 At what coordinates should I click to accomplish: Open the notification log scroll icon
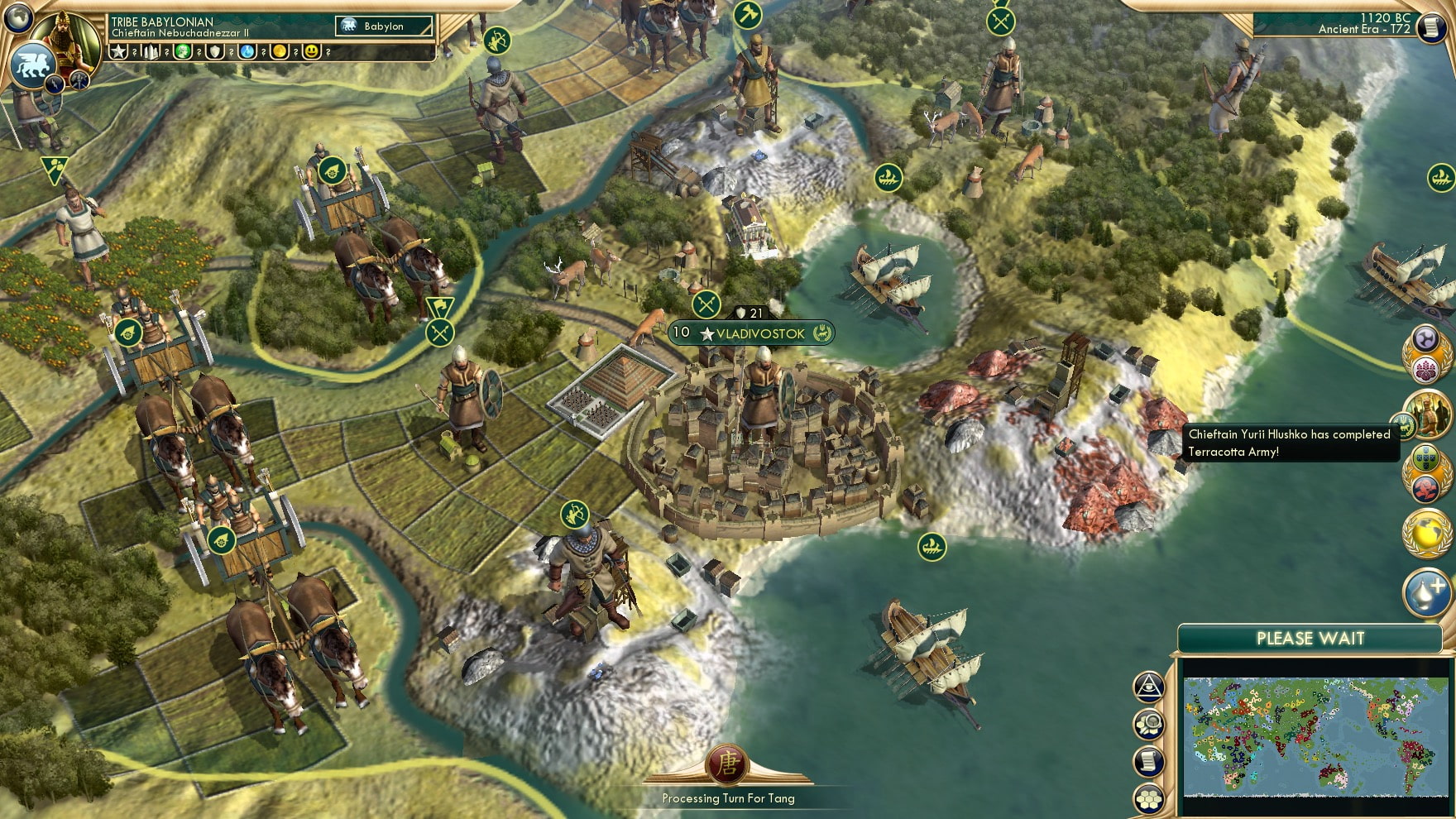click(x=1150, y=760)
